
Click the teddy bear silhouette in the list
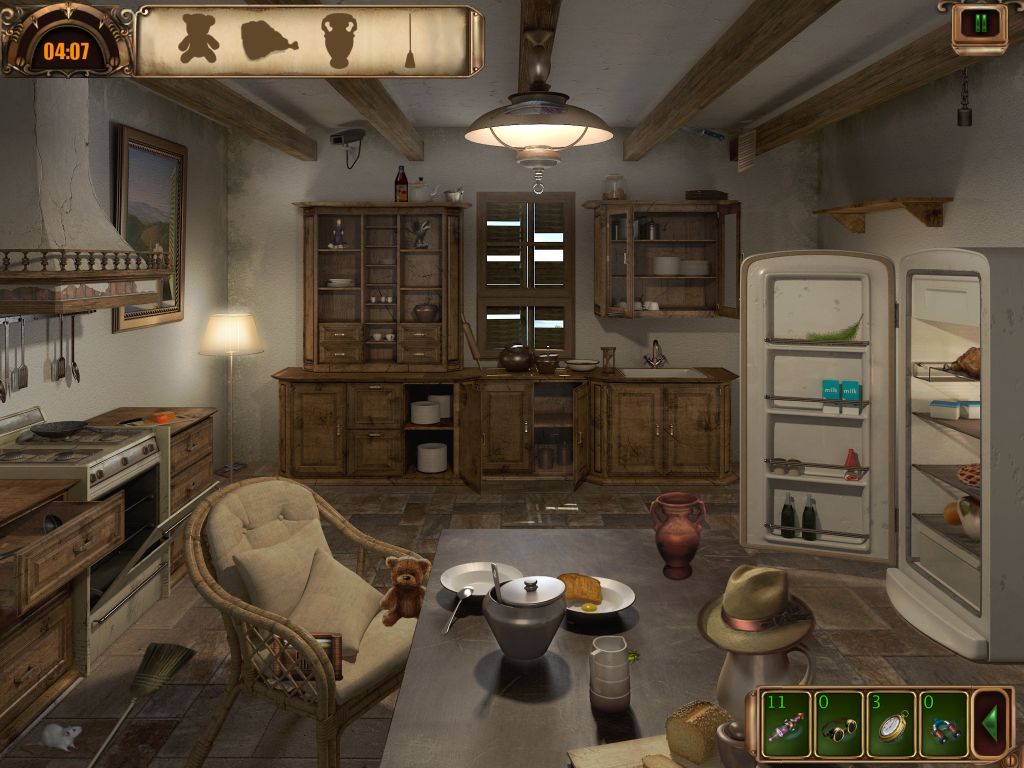(198, 39)
